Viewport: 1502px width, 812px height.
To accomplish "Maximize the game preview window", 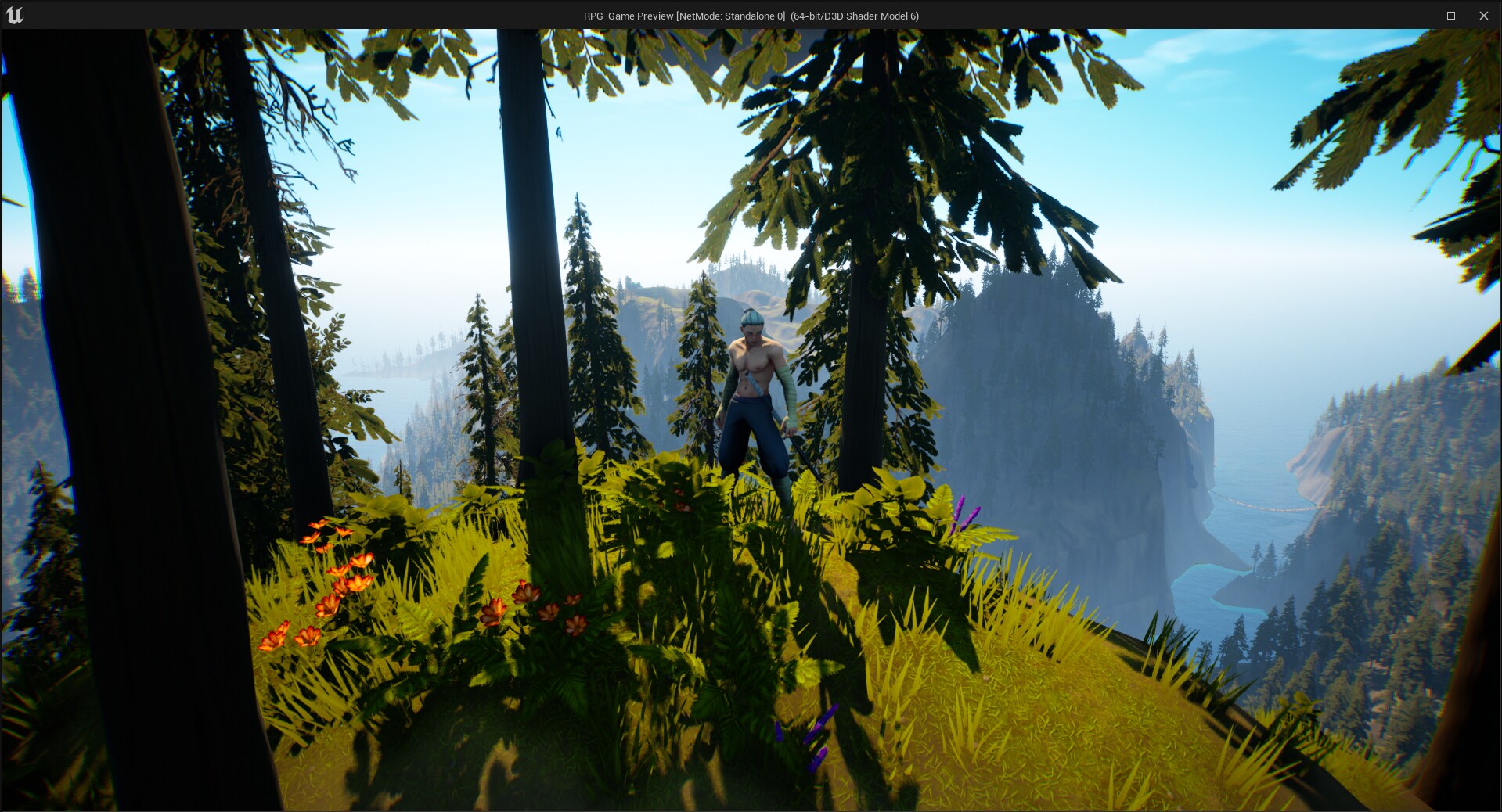I will click(1450, 16).
